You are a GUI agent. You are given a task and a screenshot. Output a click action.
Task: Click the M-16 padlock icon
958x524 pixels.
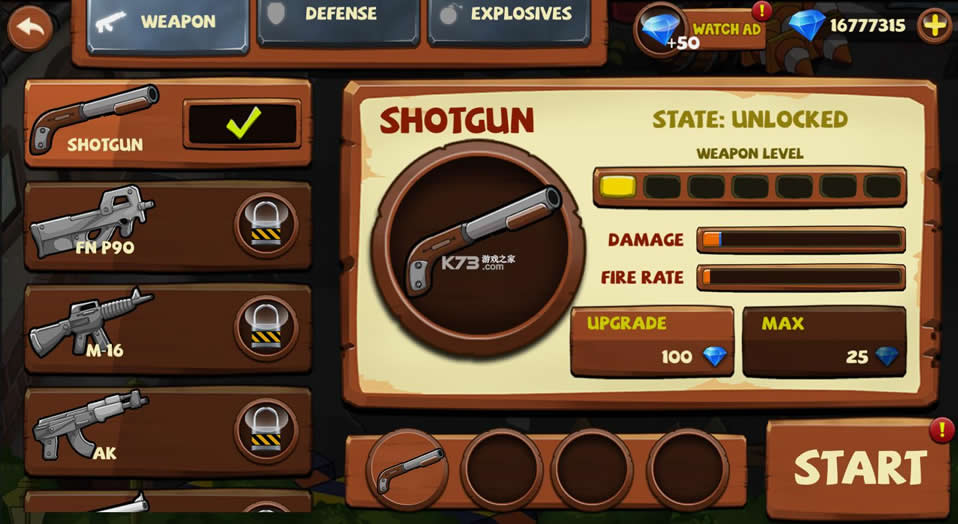coord(266,328)
